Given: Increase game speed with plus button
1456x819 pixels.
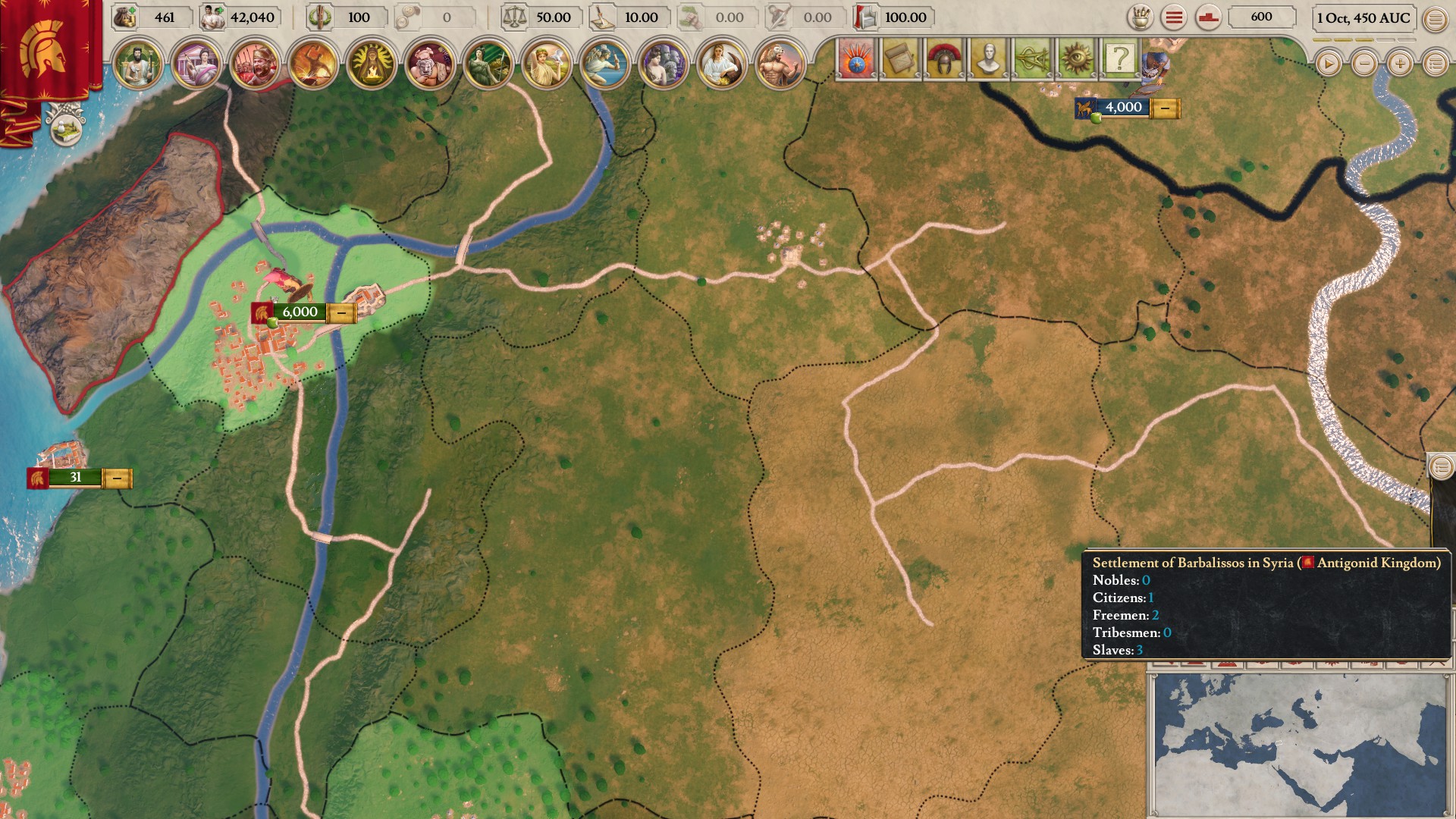Looking at the screenshot, I should pyautogui.click(x=1400, y=64).
